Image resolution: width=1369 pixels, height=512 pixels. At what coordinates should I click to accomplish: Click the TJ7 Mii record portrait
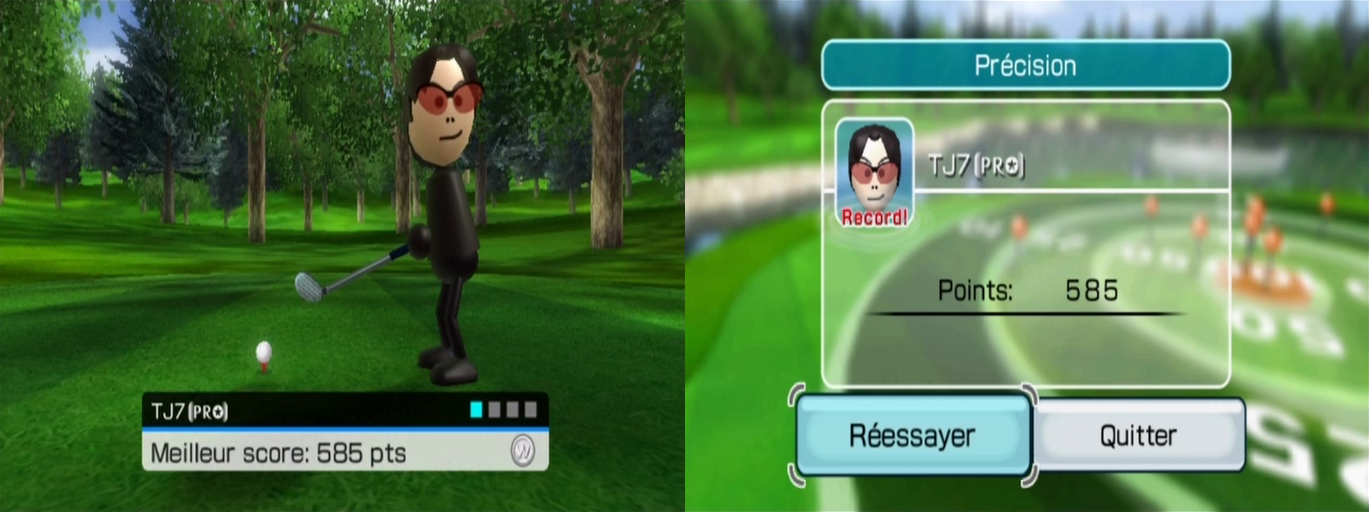tap(874, 170)
